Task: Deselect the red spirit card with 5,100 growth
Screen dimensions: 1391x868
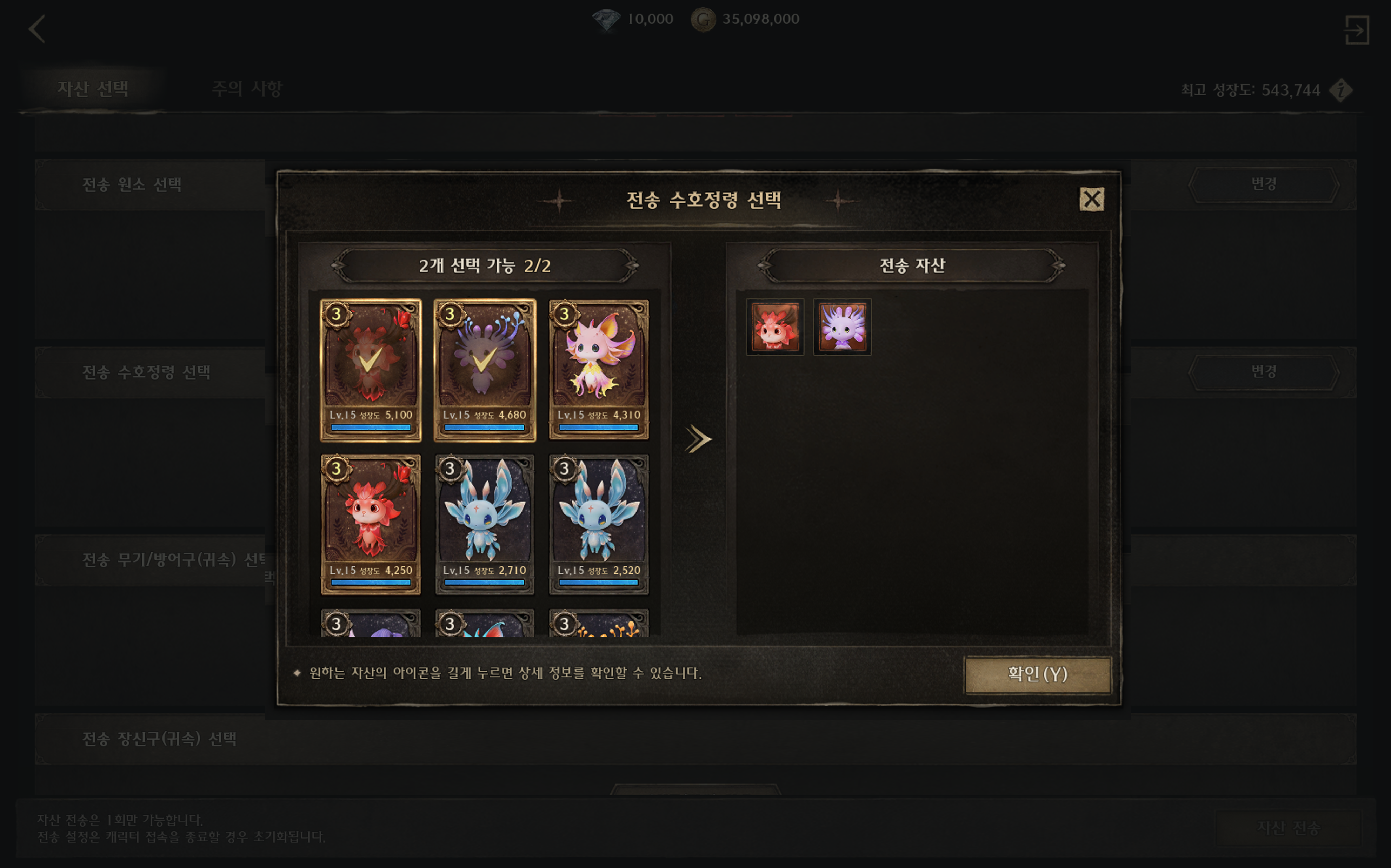Action: (x=371, y=370)
